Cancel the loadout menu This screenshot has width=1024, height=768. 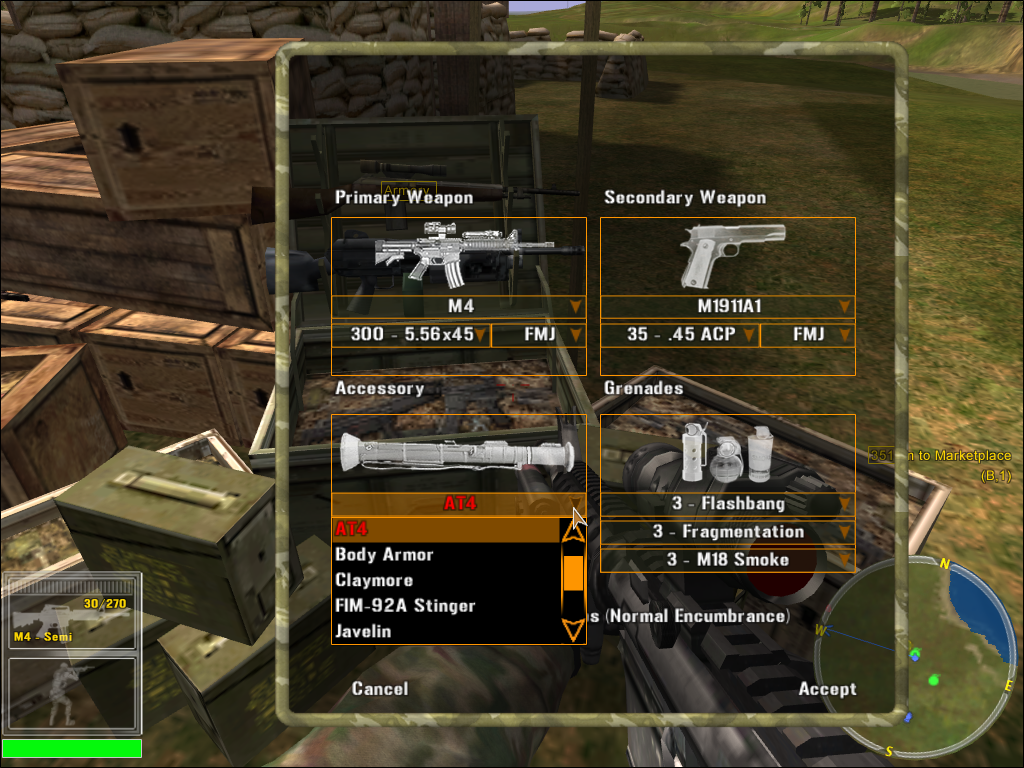coord(380,689)
